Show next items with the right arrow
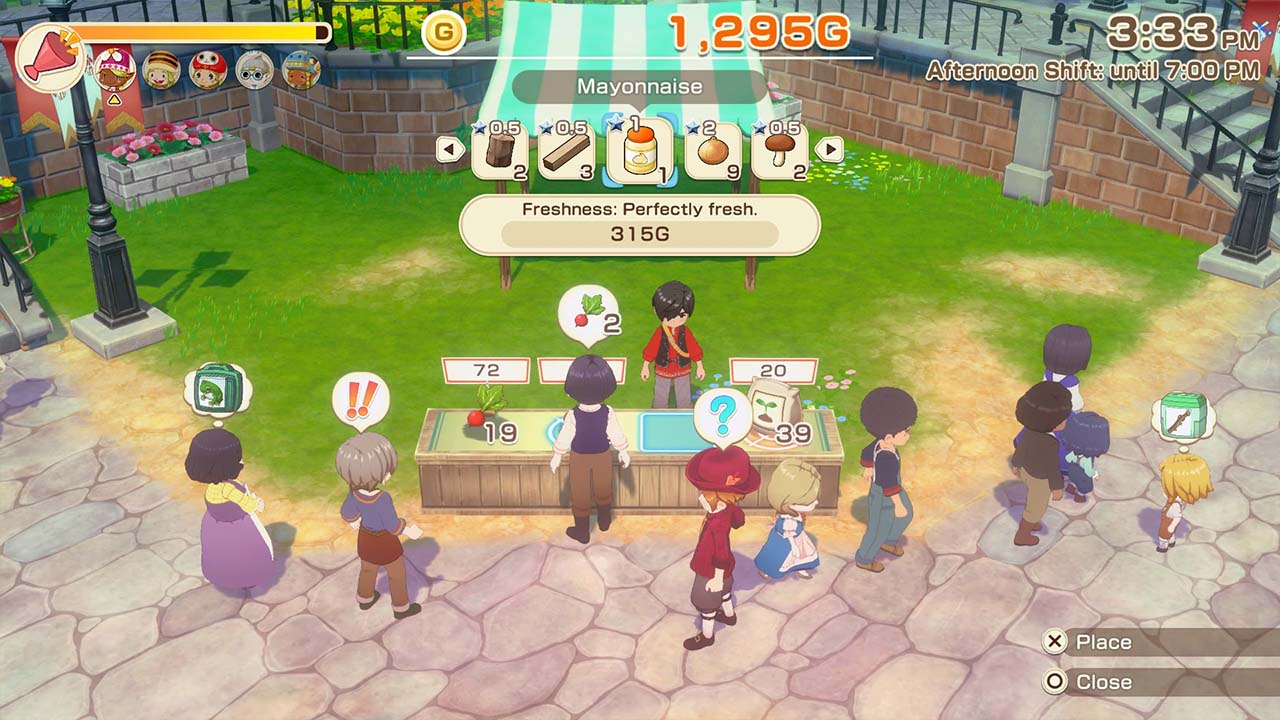Screen dimensions: 1280x720 point(829,150)
